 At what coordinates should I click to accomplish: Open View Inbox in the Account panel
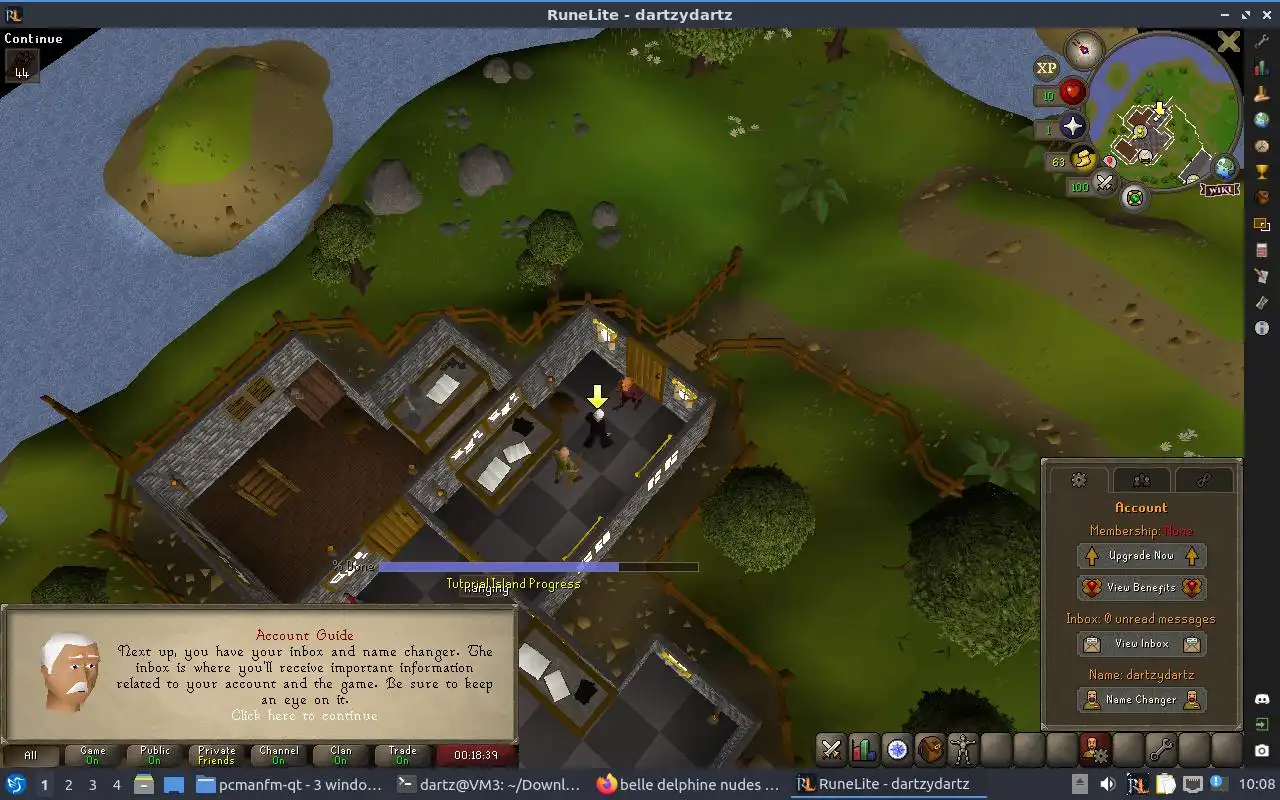(x=1141, y=644)
